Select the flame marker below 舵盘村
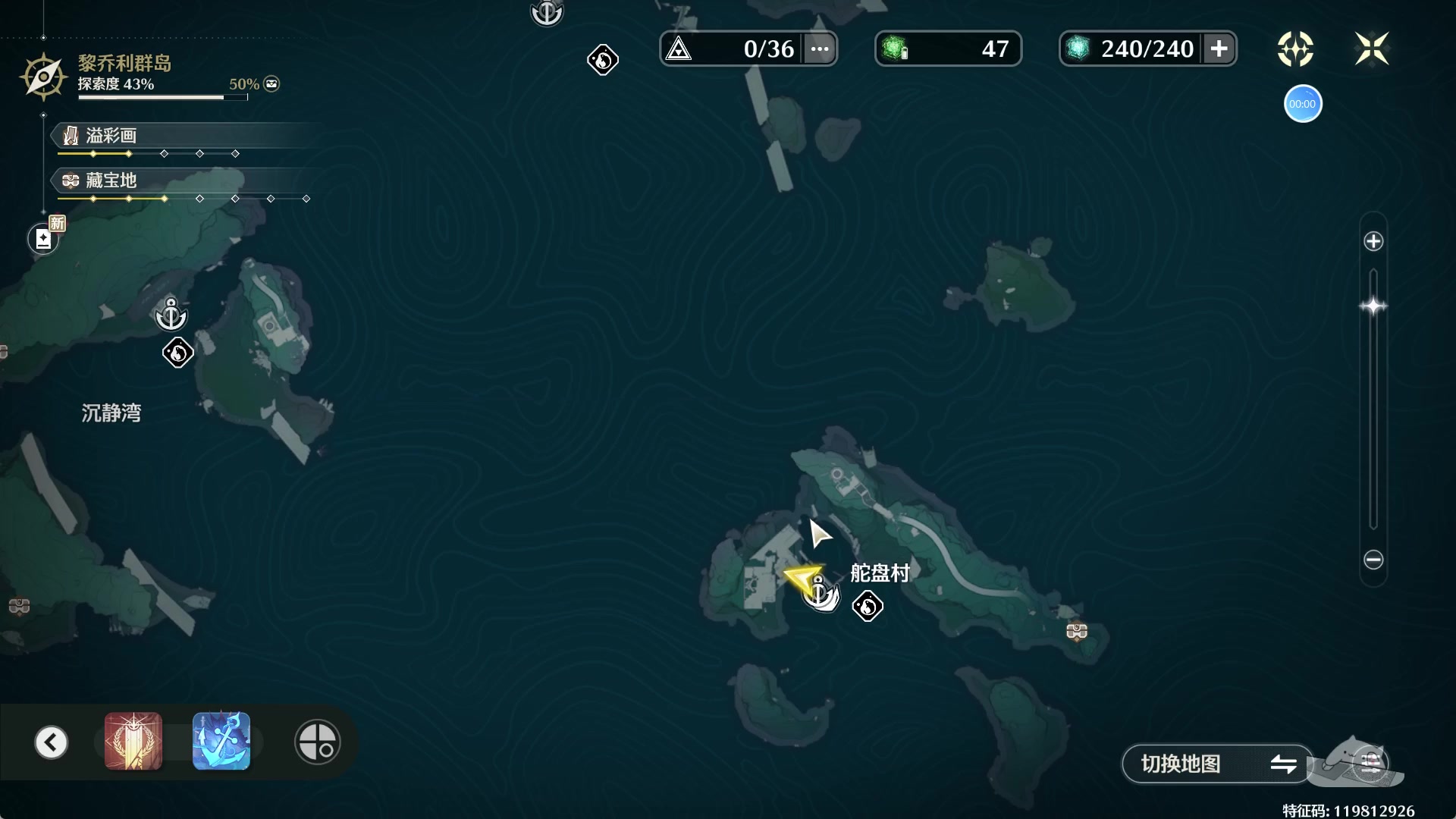The height and width of the screenshot is (819, 1456). (868, 607)
